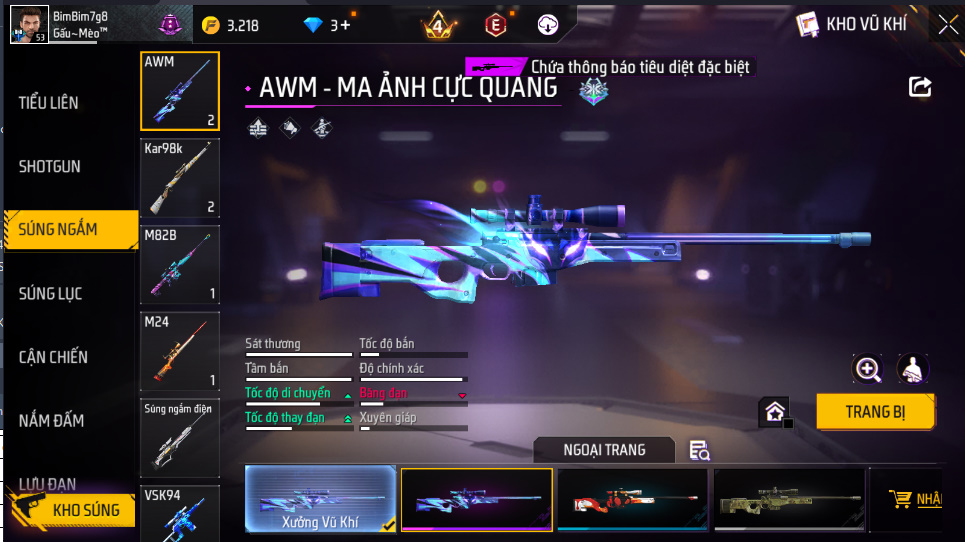This screenshot has height=542, width=965.
Task: Select the SÚNG LỤC category
Action: point(51,293)
